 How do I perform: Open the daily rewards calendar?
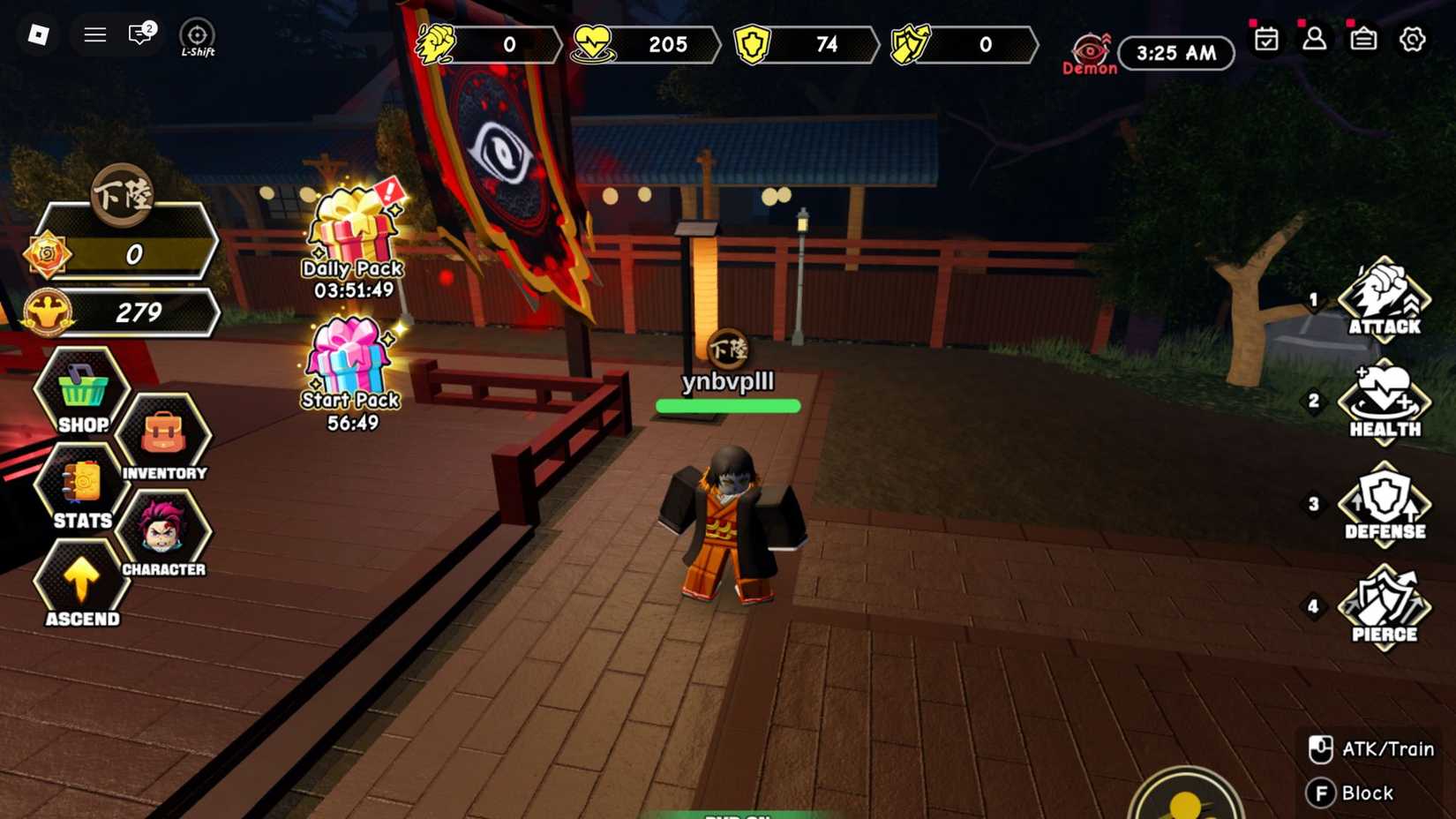[x=1266, y=40]
